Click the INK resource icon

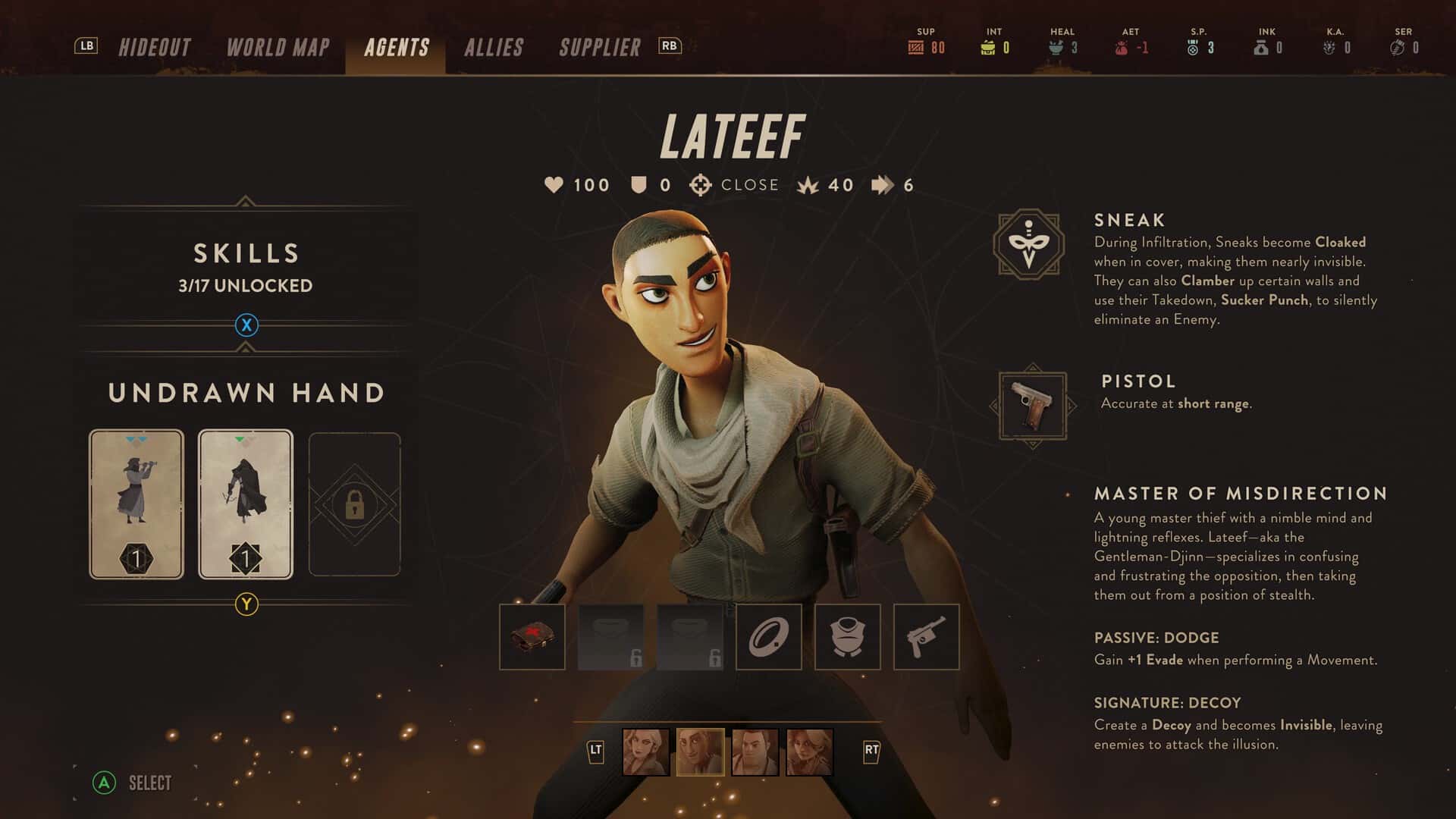pos(1259,47)
